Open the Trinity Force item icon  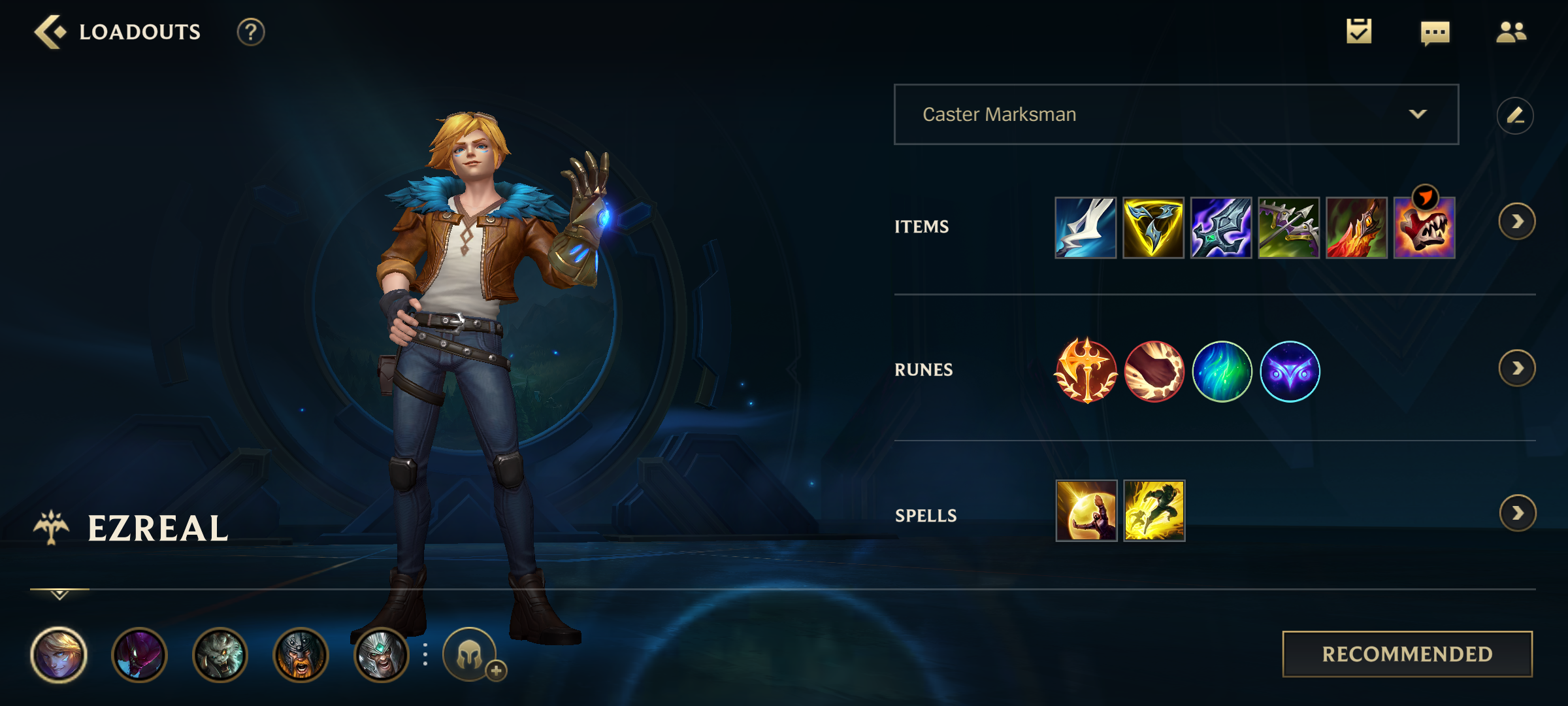point(1153,228)
